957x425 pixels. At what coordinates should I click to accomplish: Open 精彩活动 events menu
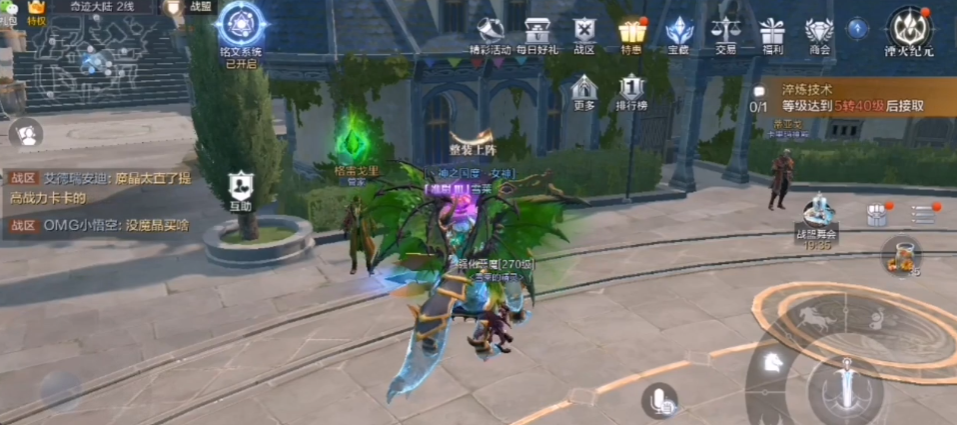click(x=490, y=31)
